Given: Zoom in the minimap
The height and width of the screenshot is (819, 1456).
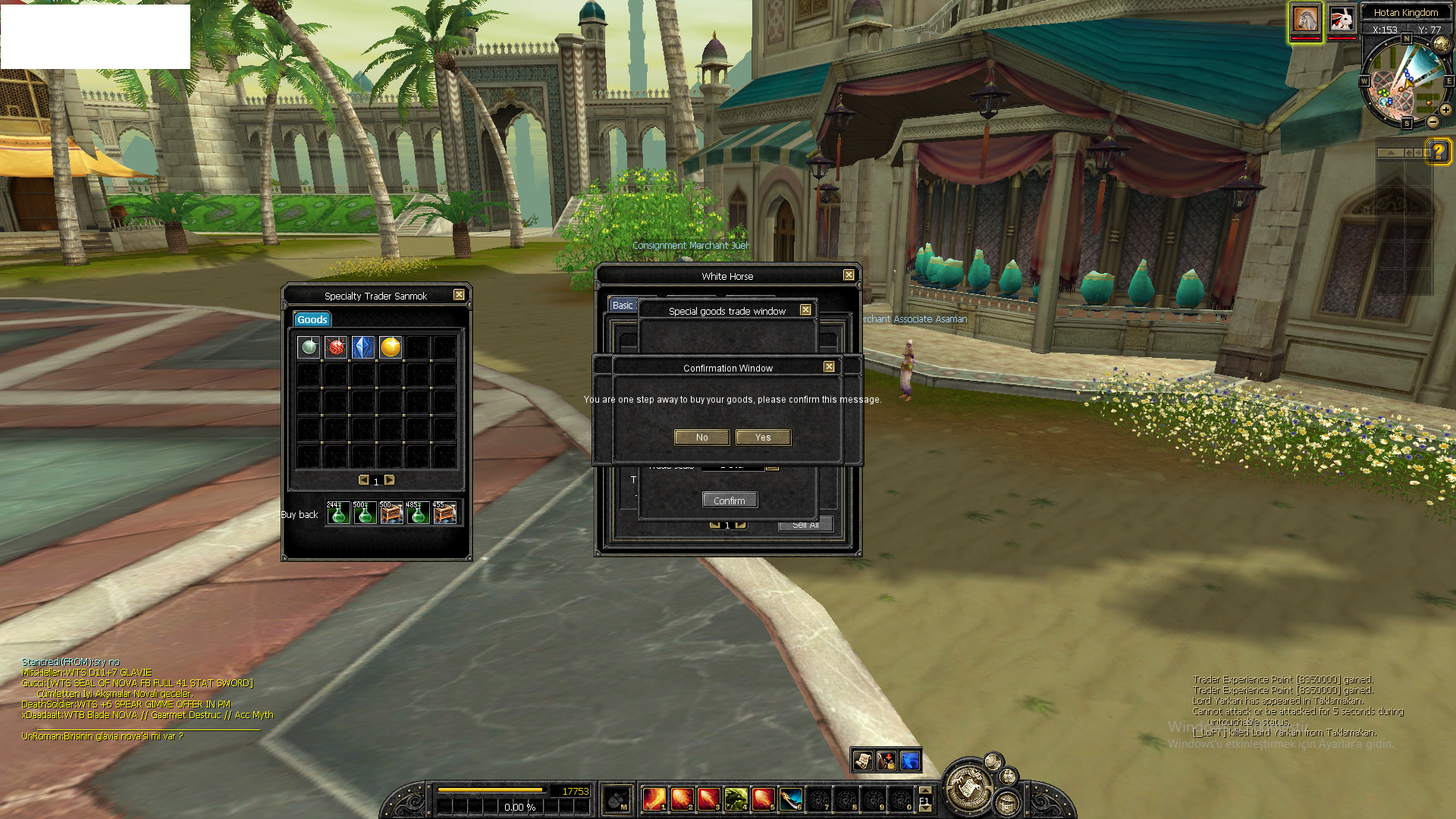Looking at the screenshot, I should (1446, 110).
